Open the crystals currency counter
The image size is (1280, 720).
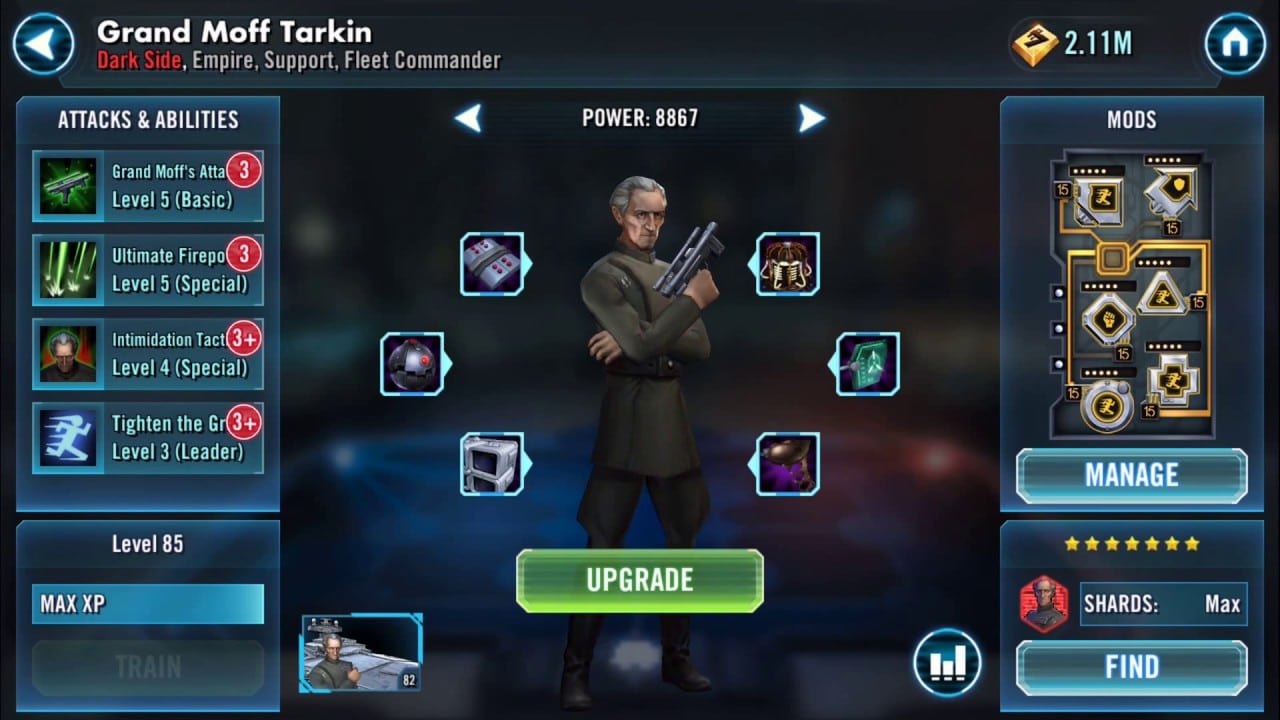pos(1076,44)
